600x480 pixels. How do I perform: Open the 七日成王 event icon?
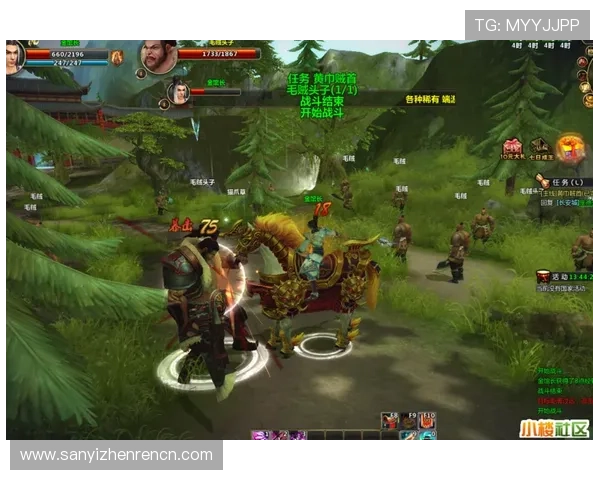coord(541,147)
